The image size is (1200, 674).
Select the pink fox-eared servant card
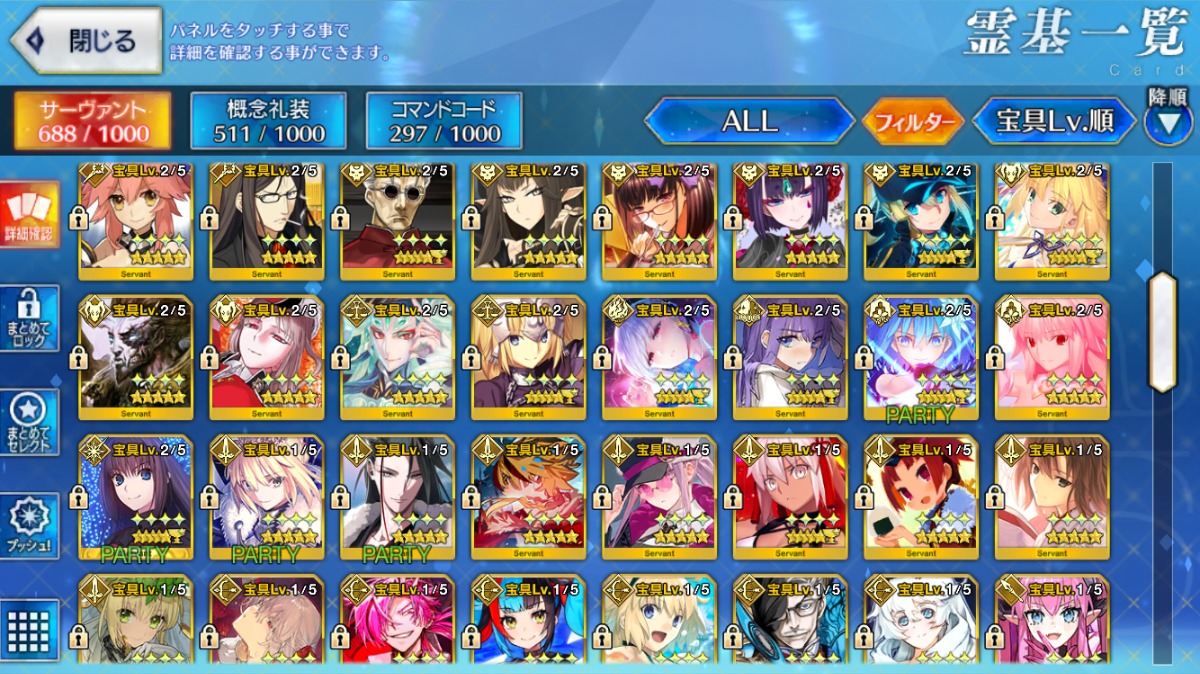135,221
